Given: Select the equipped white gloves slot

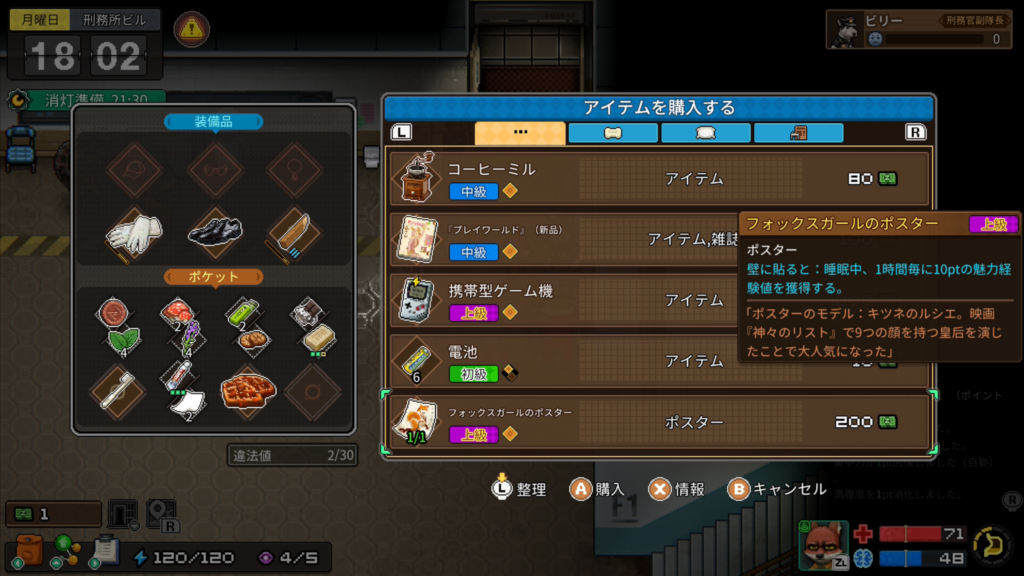Looking at the screenshot, I should point(134,233).
